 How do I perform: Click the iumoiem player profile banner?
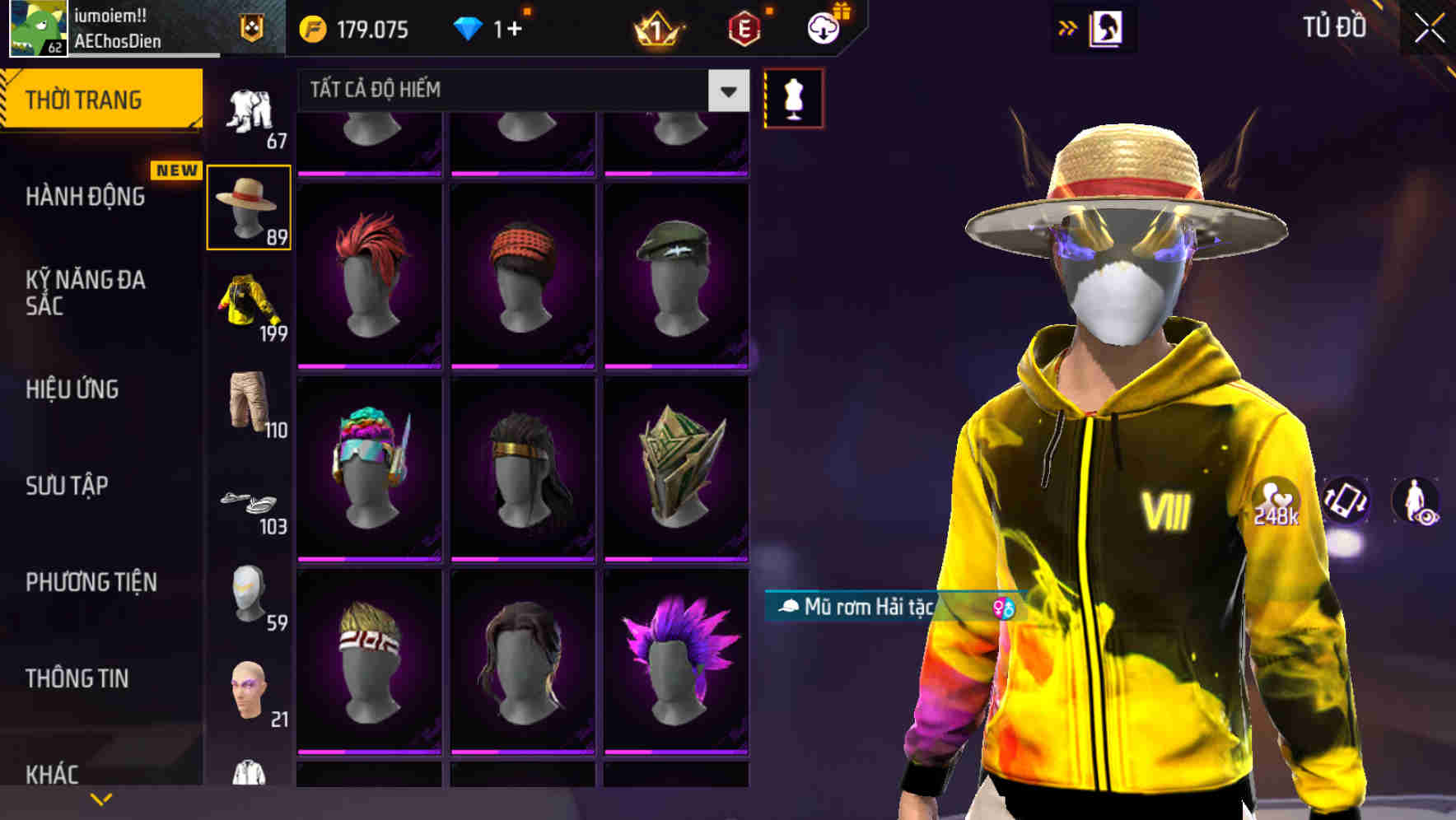click(124, 27)
